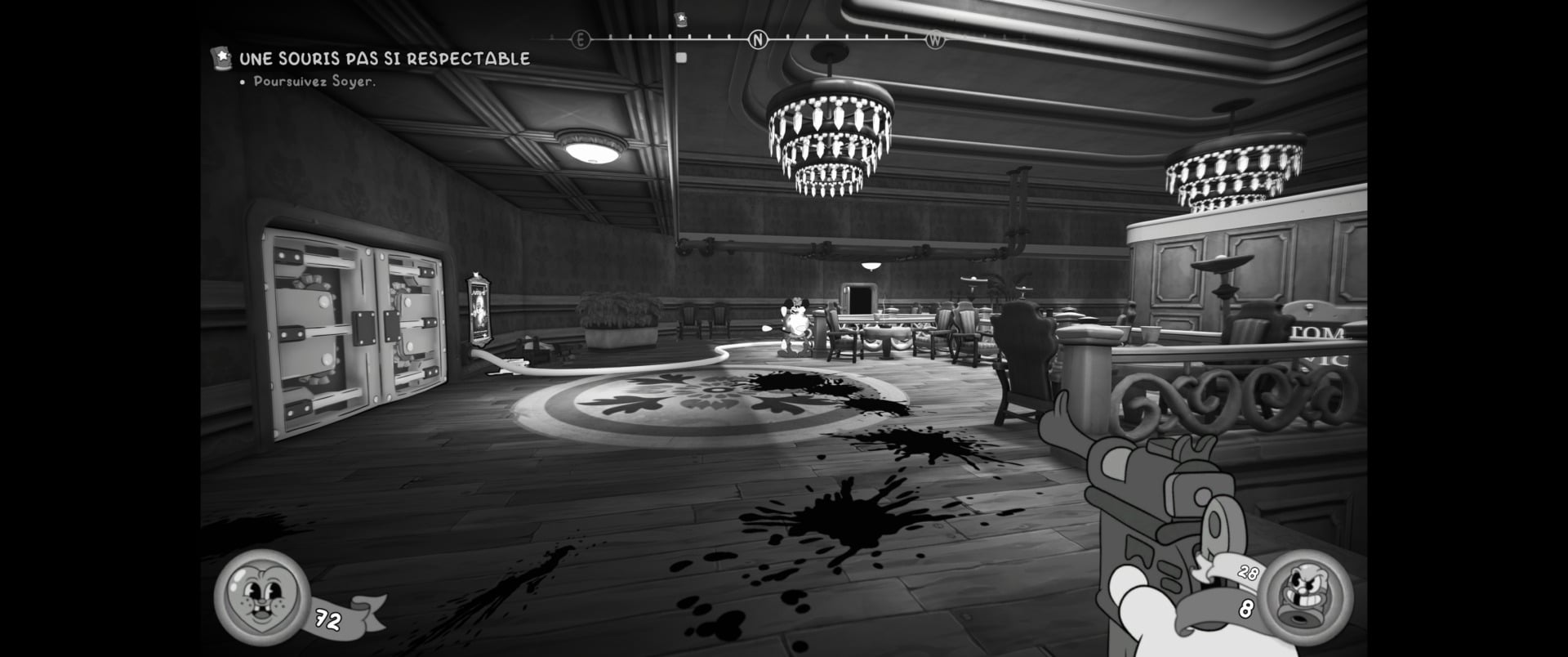This screenshot has height=657, width=1568.
Task: Click the police hat badge beside the quest title
Action: point(220,57)
